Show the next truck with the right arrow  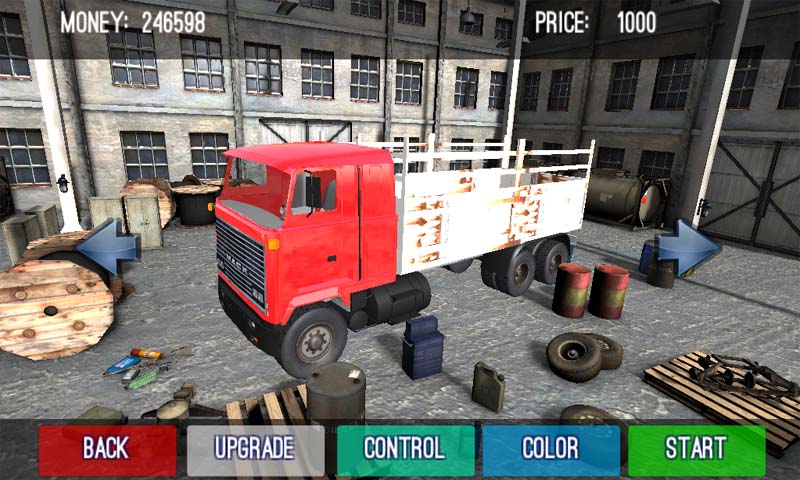click(x=688, y=246)
